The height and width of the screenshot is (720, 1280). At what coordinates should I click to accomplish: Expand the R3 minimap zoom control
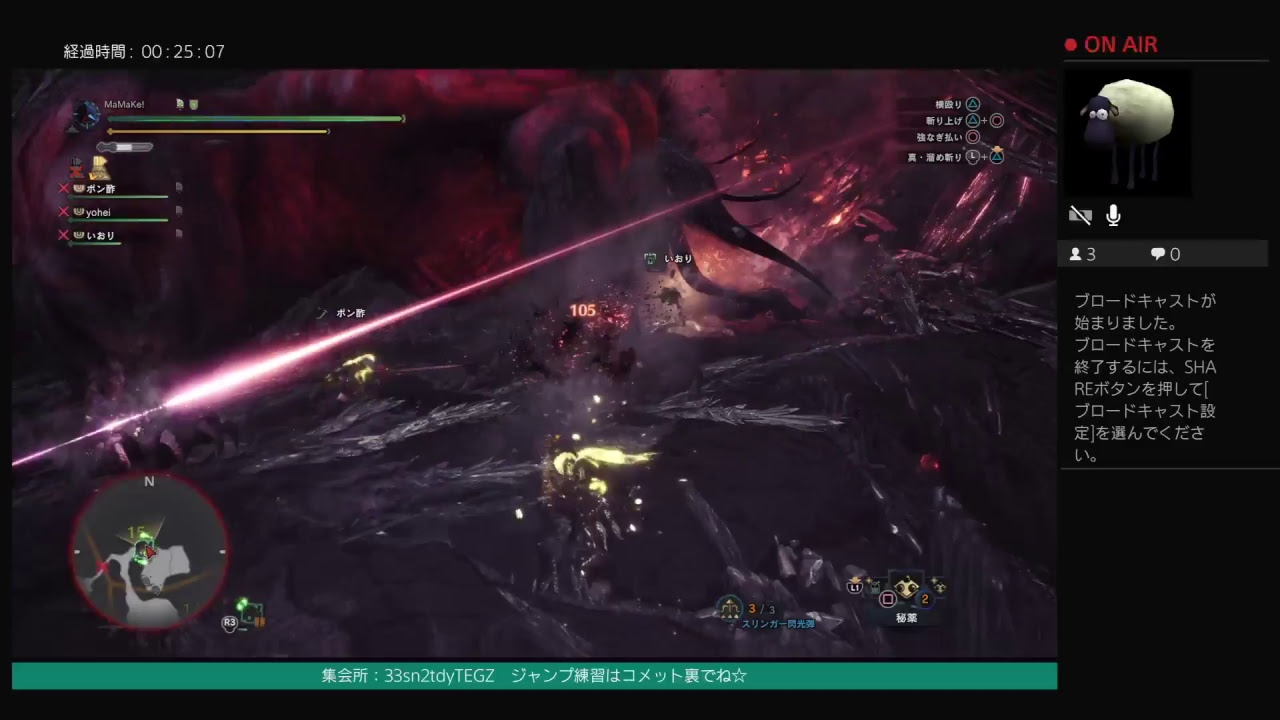[228, 621]
